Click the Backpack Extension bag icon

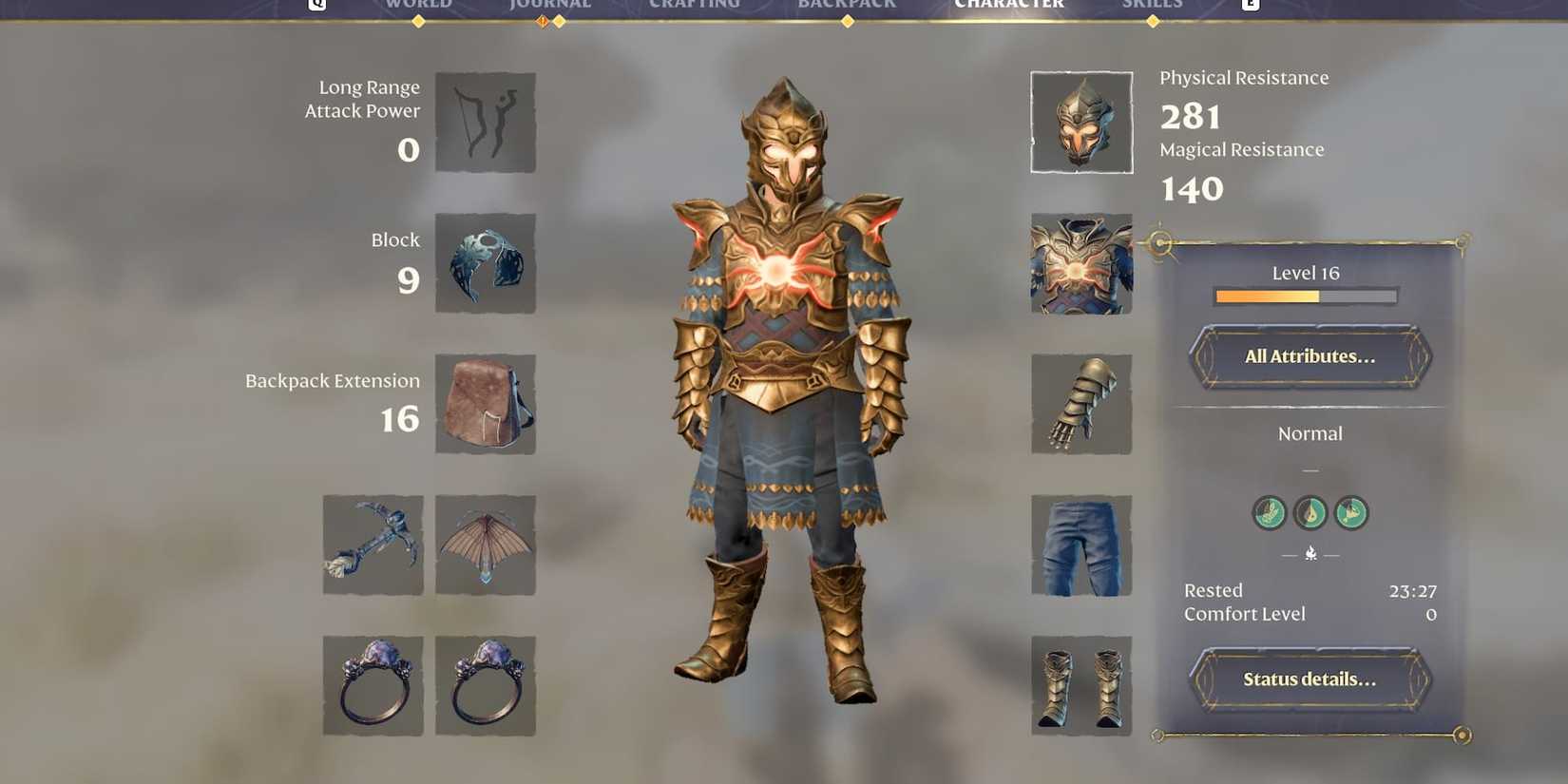[486, 404]
